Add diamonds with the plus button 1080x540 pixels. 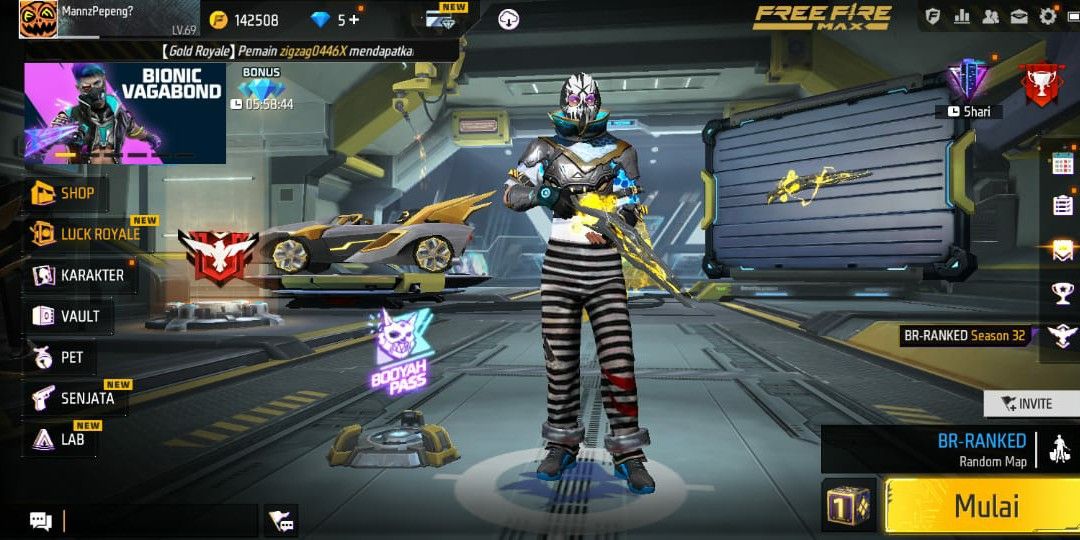point(354,19)
